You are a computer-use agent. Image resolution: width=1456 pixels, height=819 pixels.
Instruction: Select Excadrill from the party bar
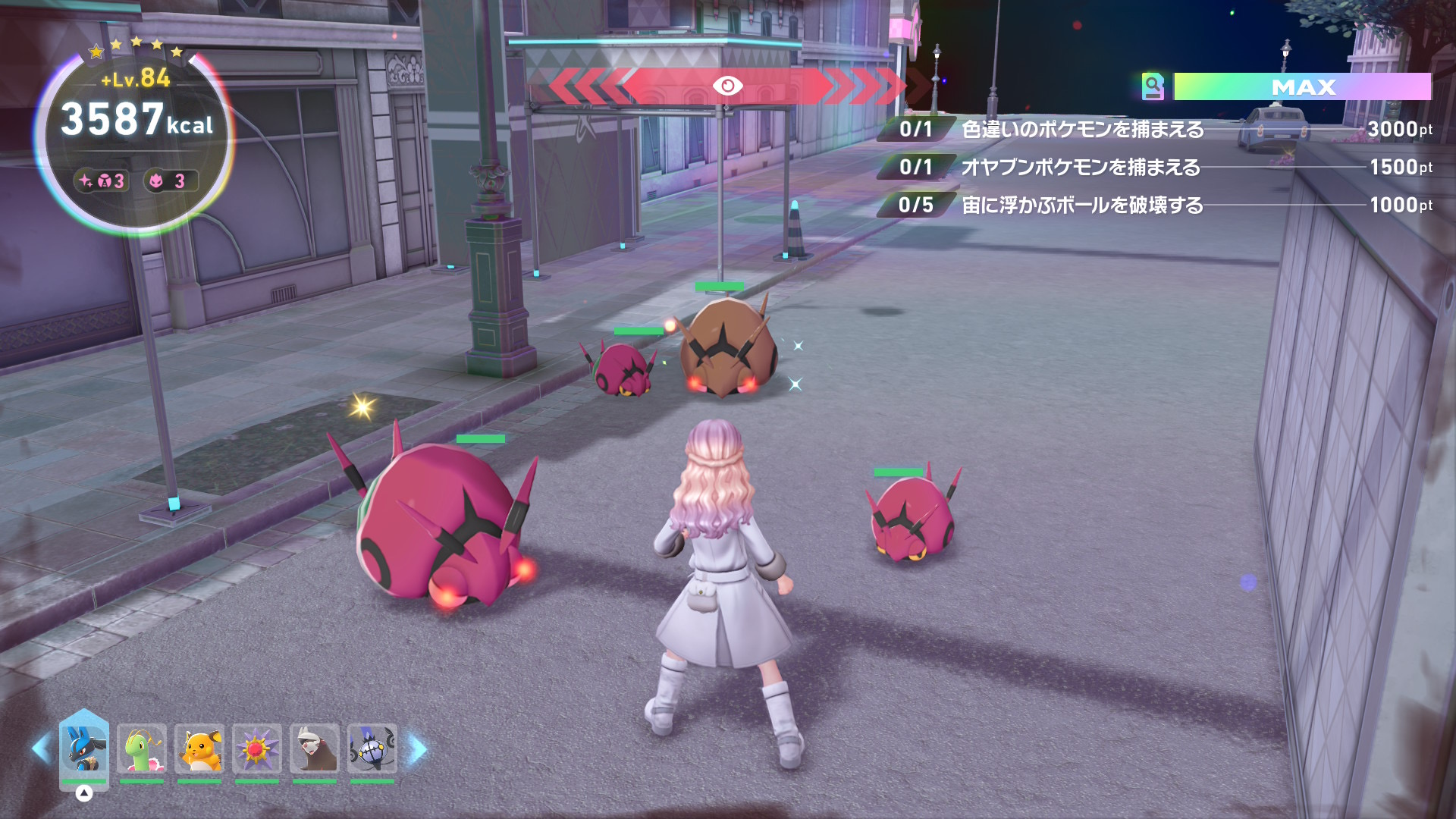[x=315, y=748]
